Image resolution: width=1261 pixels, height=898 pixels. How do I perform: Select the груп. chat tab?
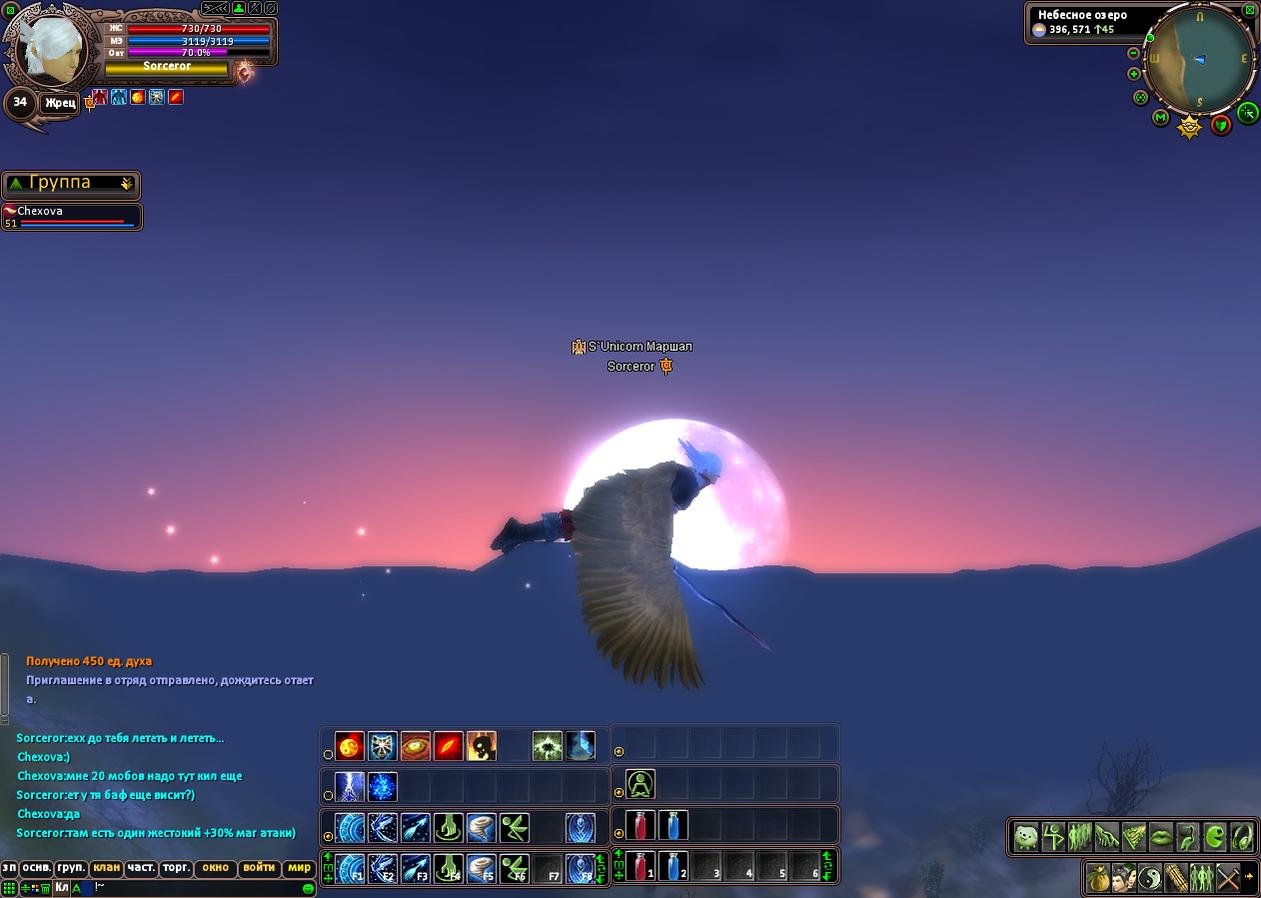pos(71,868)
